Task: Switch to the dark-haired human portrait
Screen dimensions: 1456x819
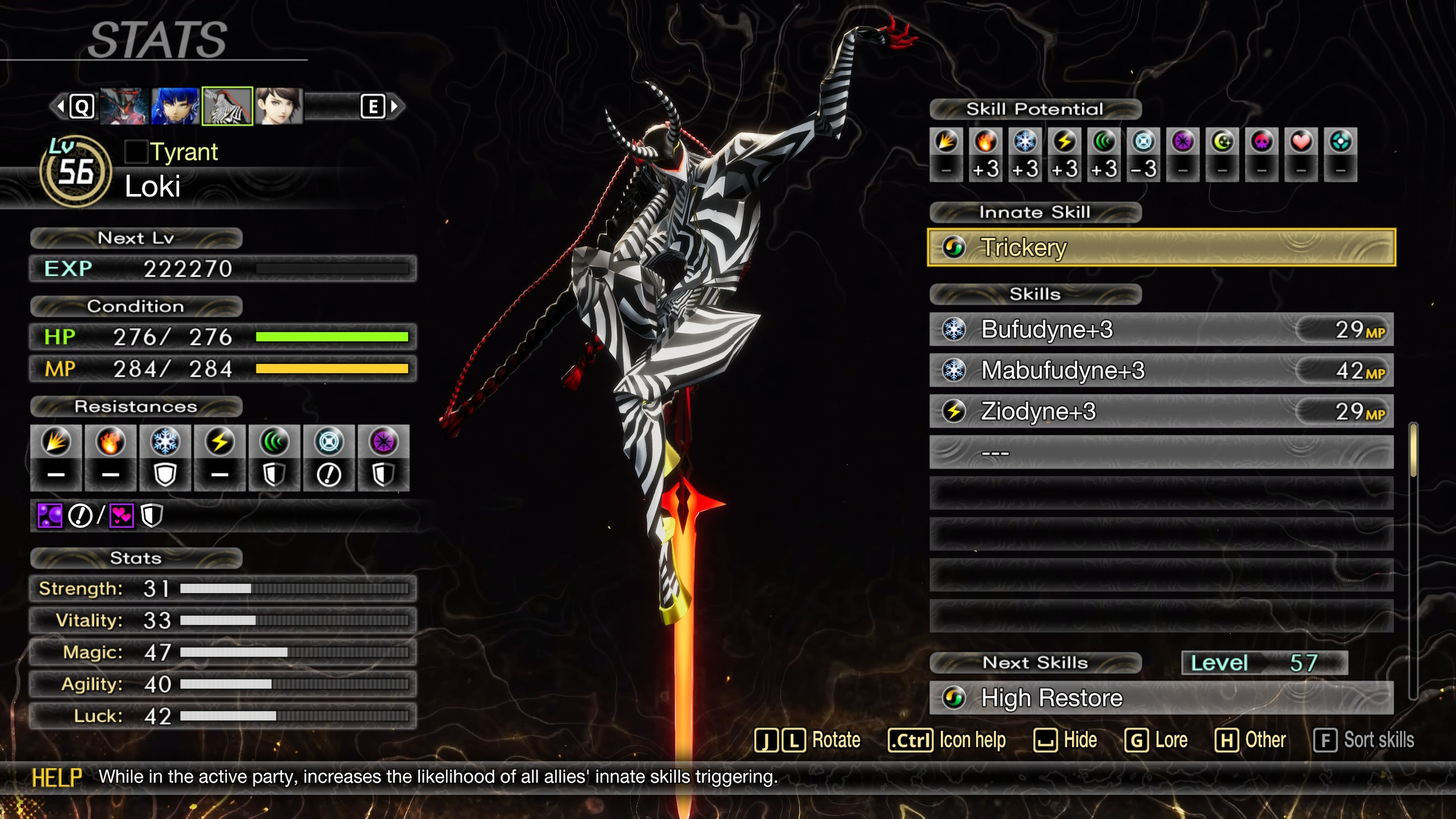Action: point(279,106)
